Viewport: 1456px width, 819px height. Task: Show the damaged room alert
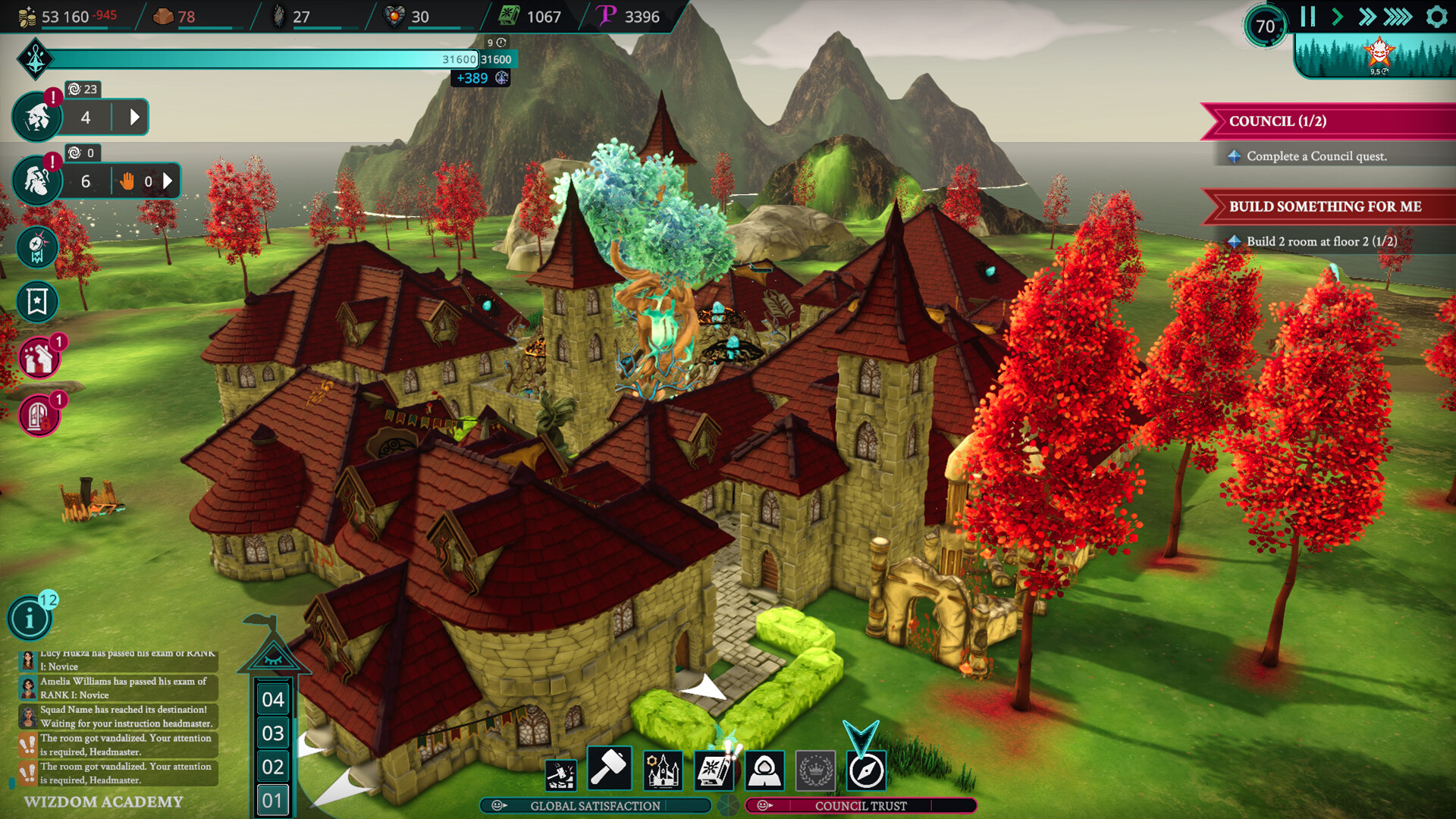39,358
